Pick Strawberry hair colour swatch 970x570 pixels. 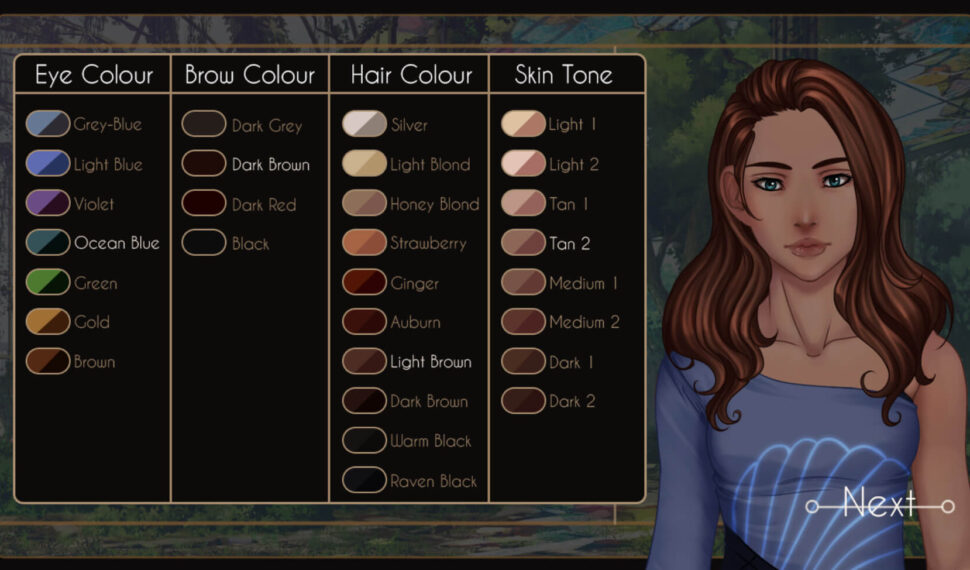(364, 243)
